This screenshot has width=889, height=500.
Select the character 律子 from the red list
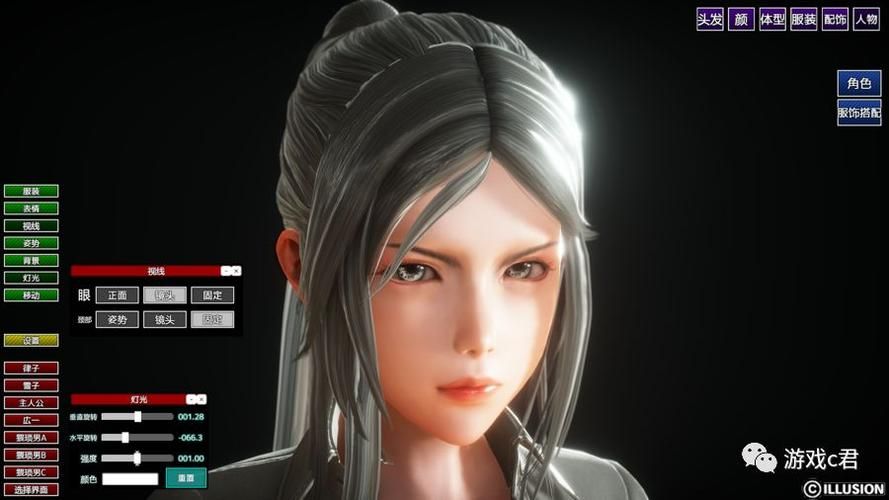pos(31,368)
